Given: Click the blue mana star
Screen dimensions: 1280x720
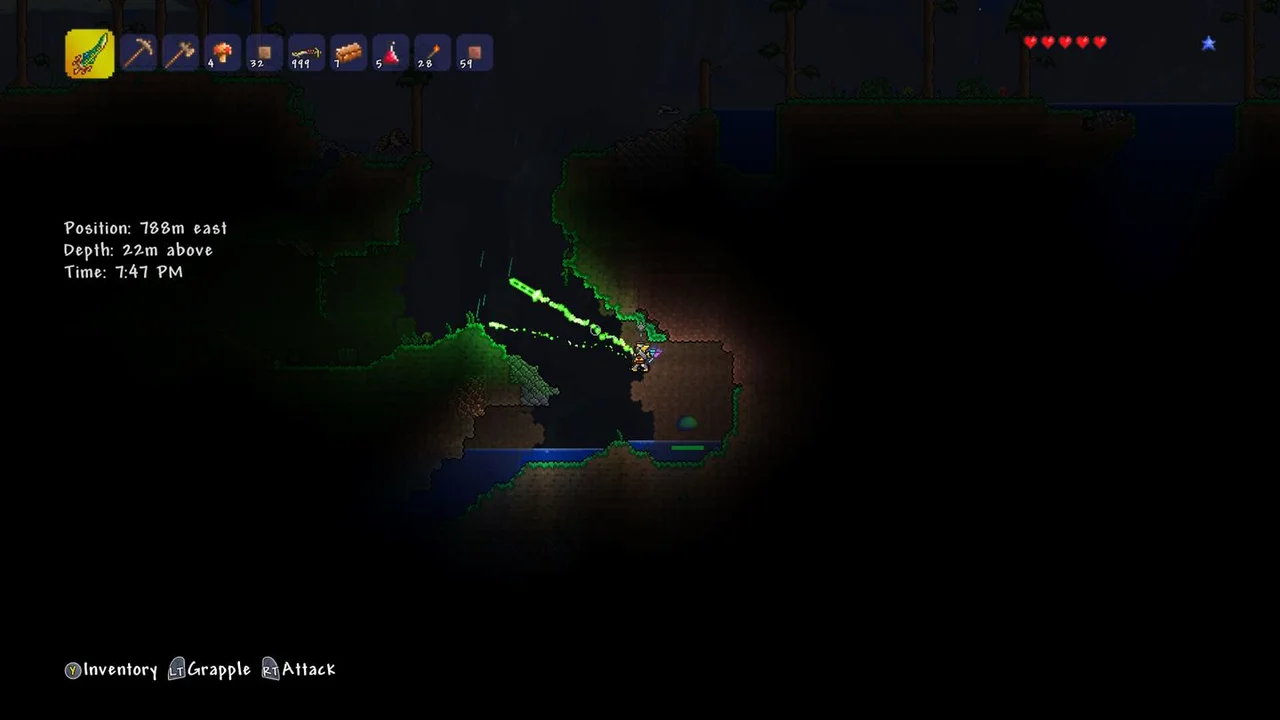Looking at the screenshot, I should click(1209, 43).
